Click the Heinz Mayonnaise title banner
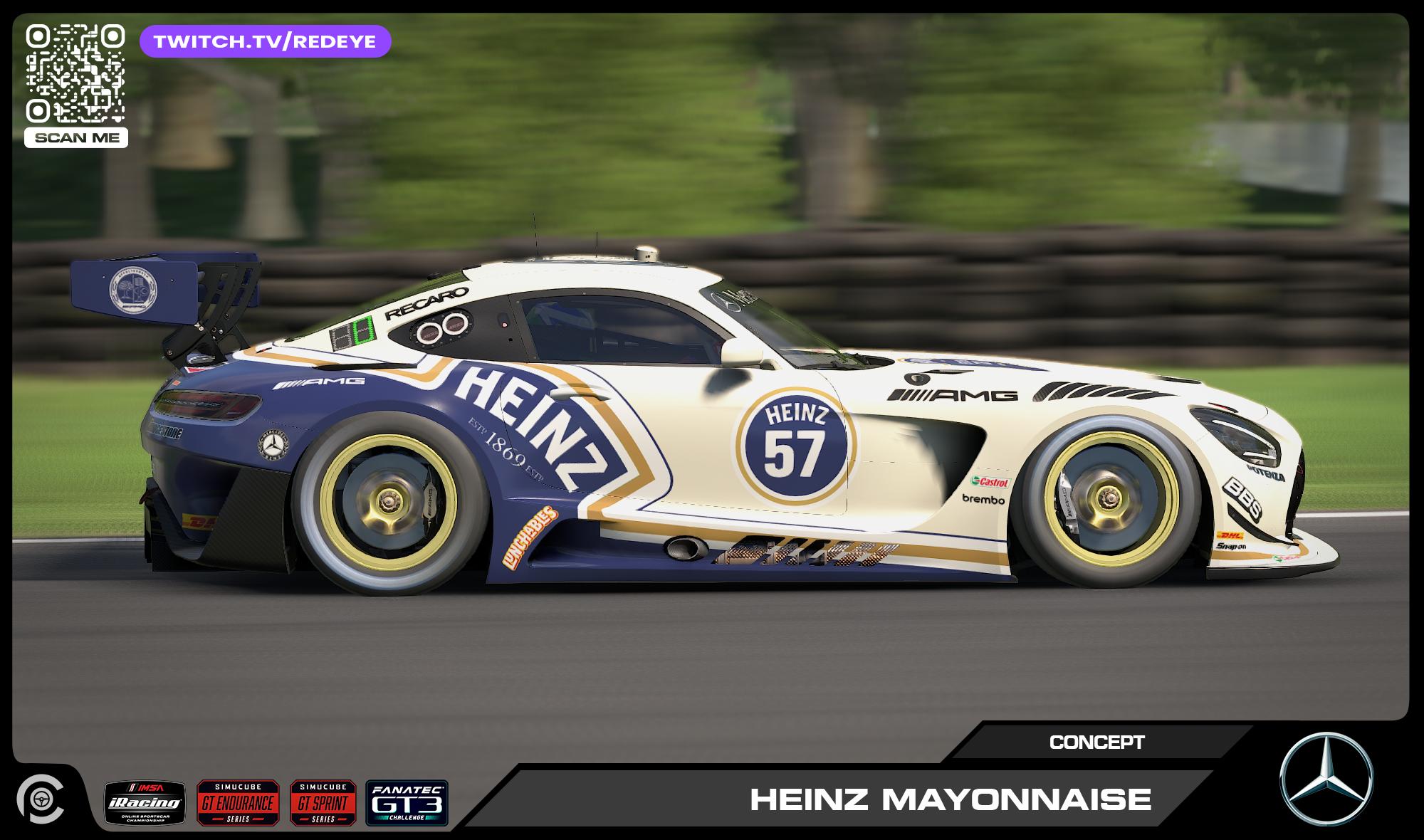The image size is (1424, 840). click(x=950, y=799)
